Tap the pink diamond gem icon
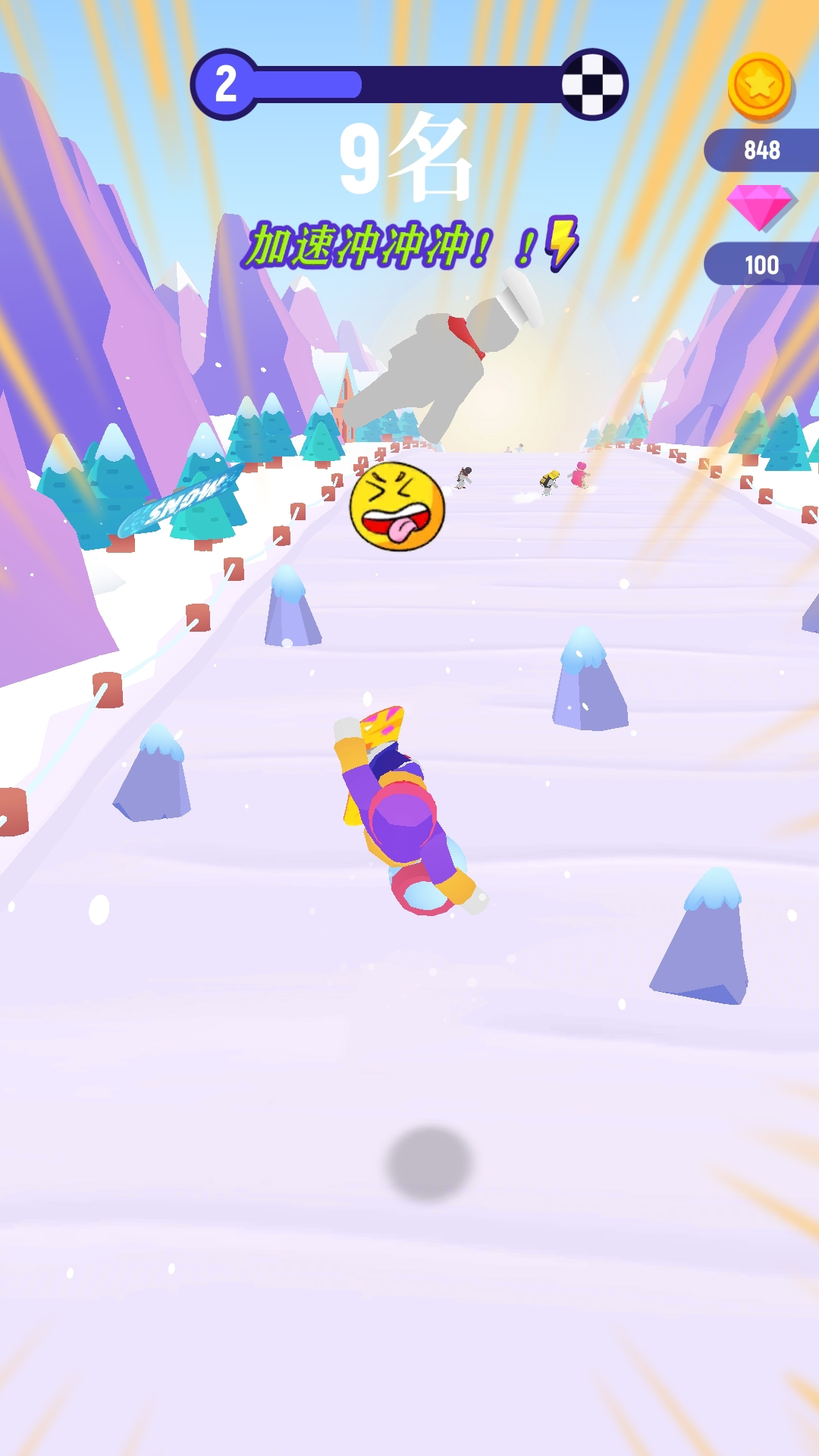The width and height of the screenshot is (819, 1456). coord(758,205)
